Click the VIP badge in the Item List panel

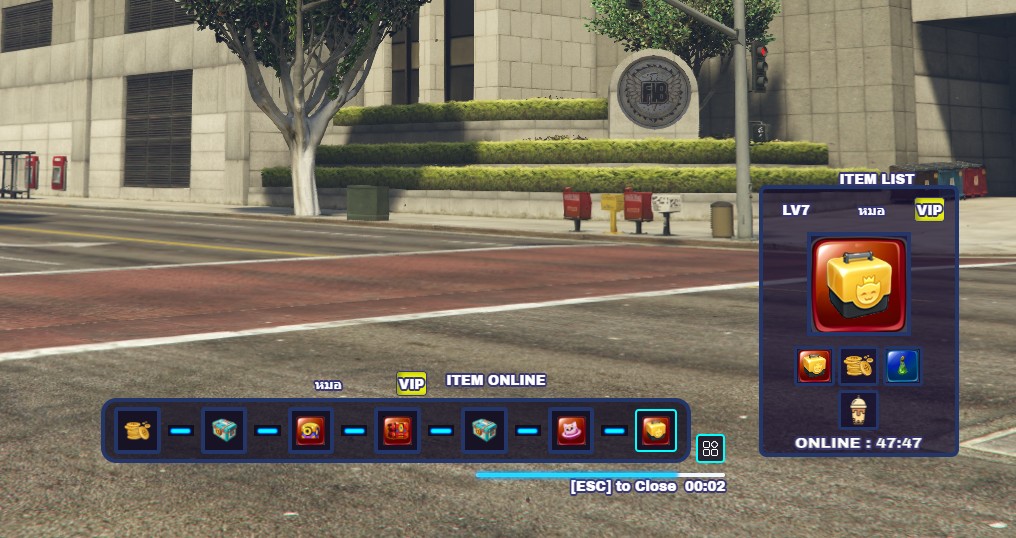click(929, 210)
